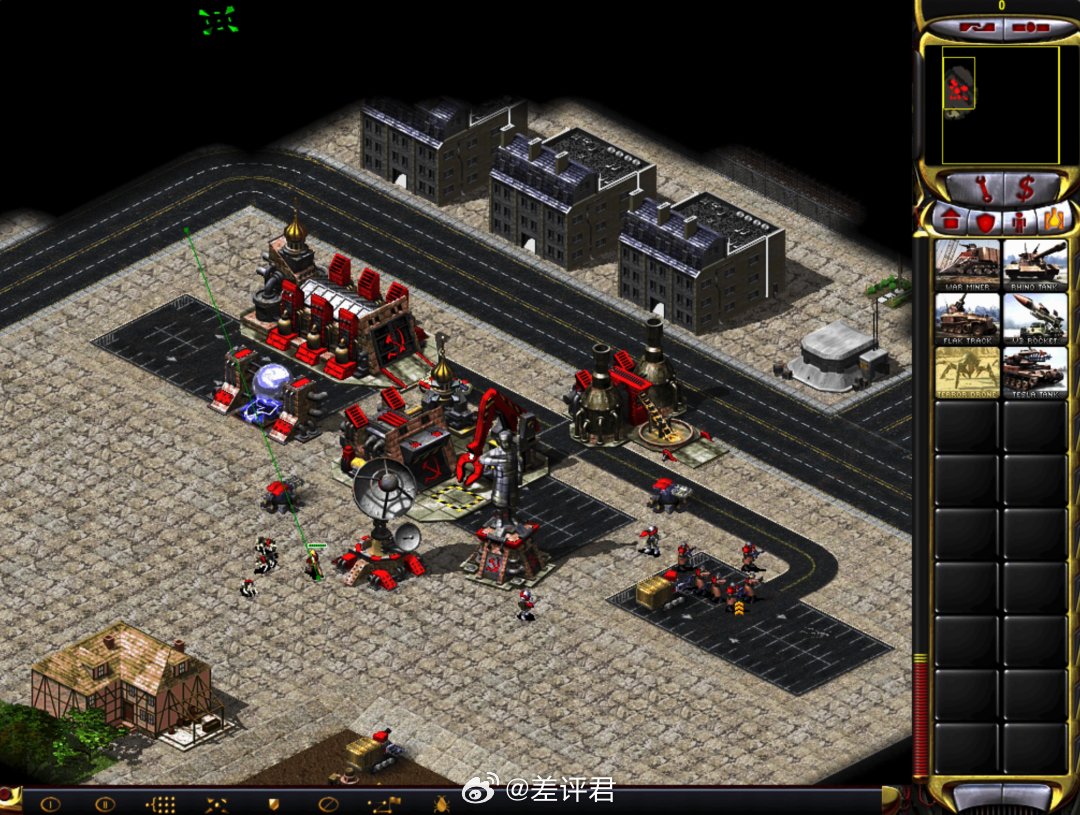Start building a V3 Rocket launcher
Screen dimensions: 1080x815
[x=1035, y=318]
